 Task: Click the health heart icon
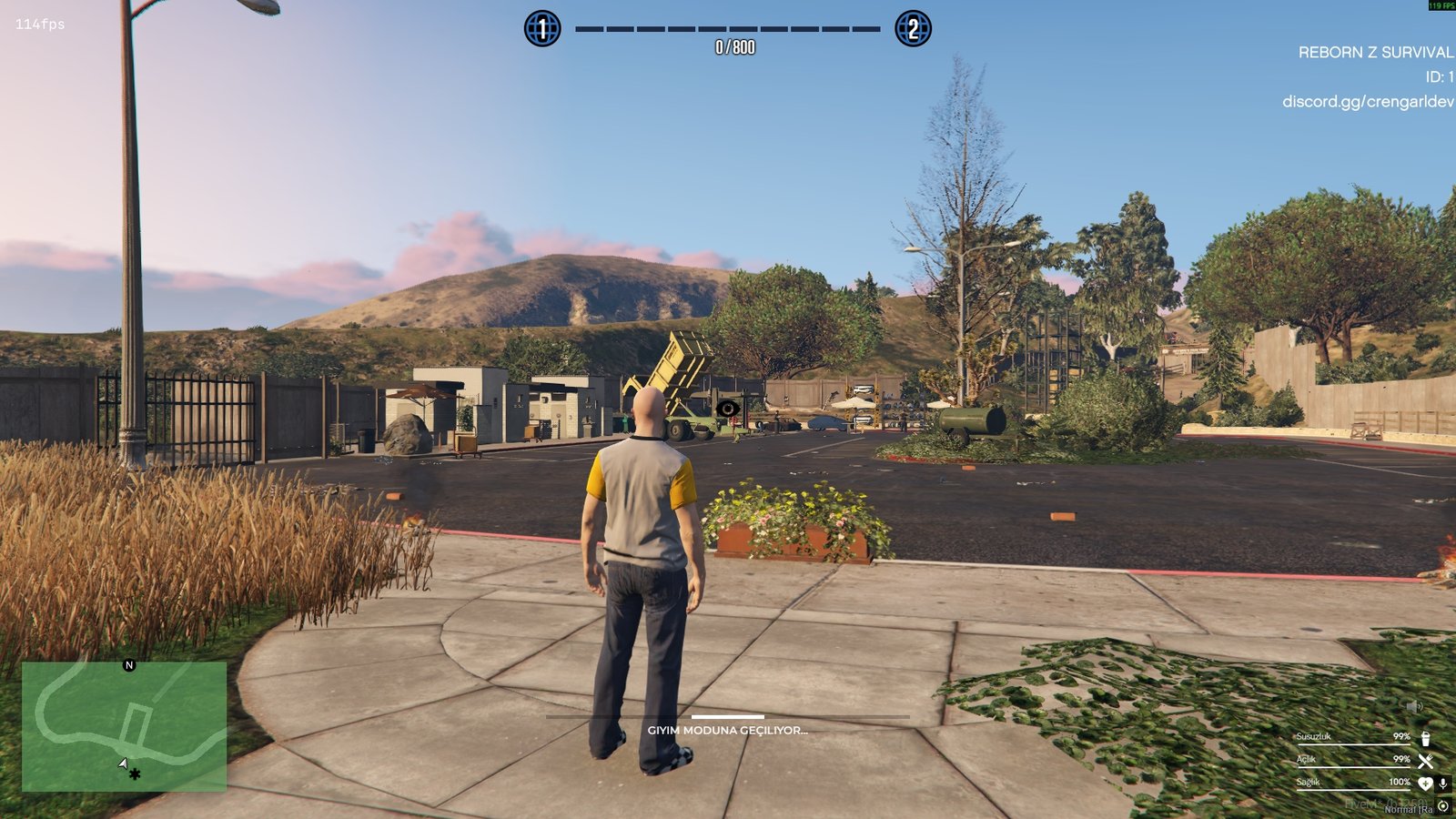1425,784
